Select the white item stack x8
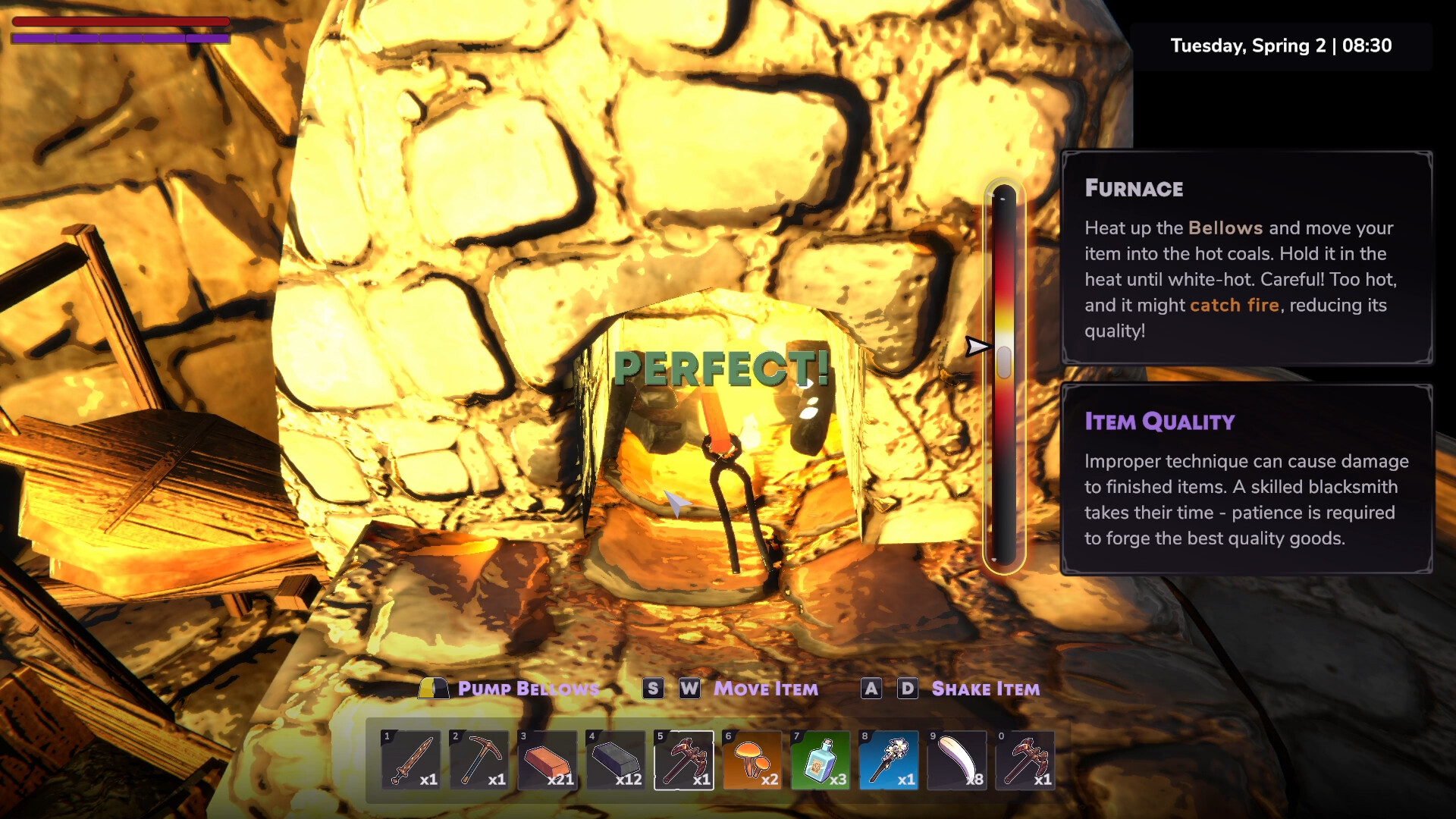 pyautogui.click(x=956, y=761)
